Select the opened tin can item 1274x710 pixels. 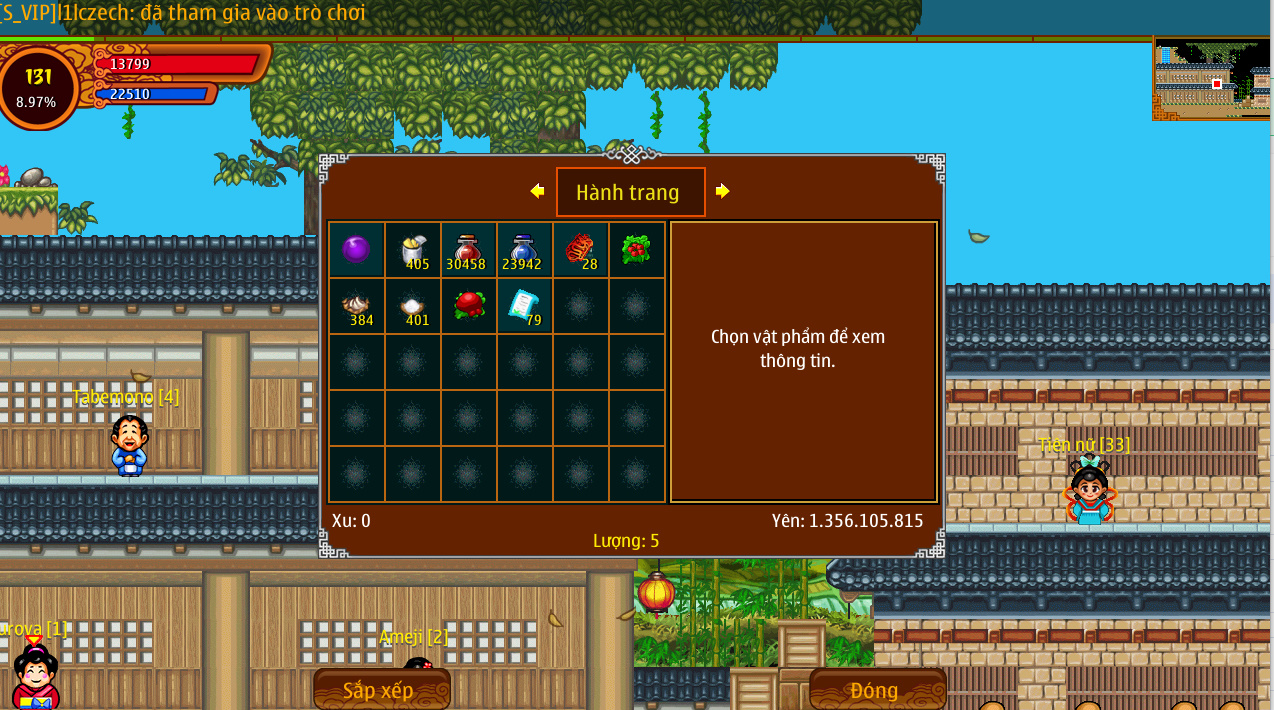click(x=412, y=249)
